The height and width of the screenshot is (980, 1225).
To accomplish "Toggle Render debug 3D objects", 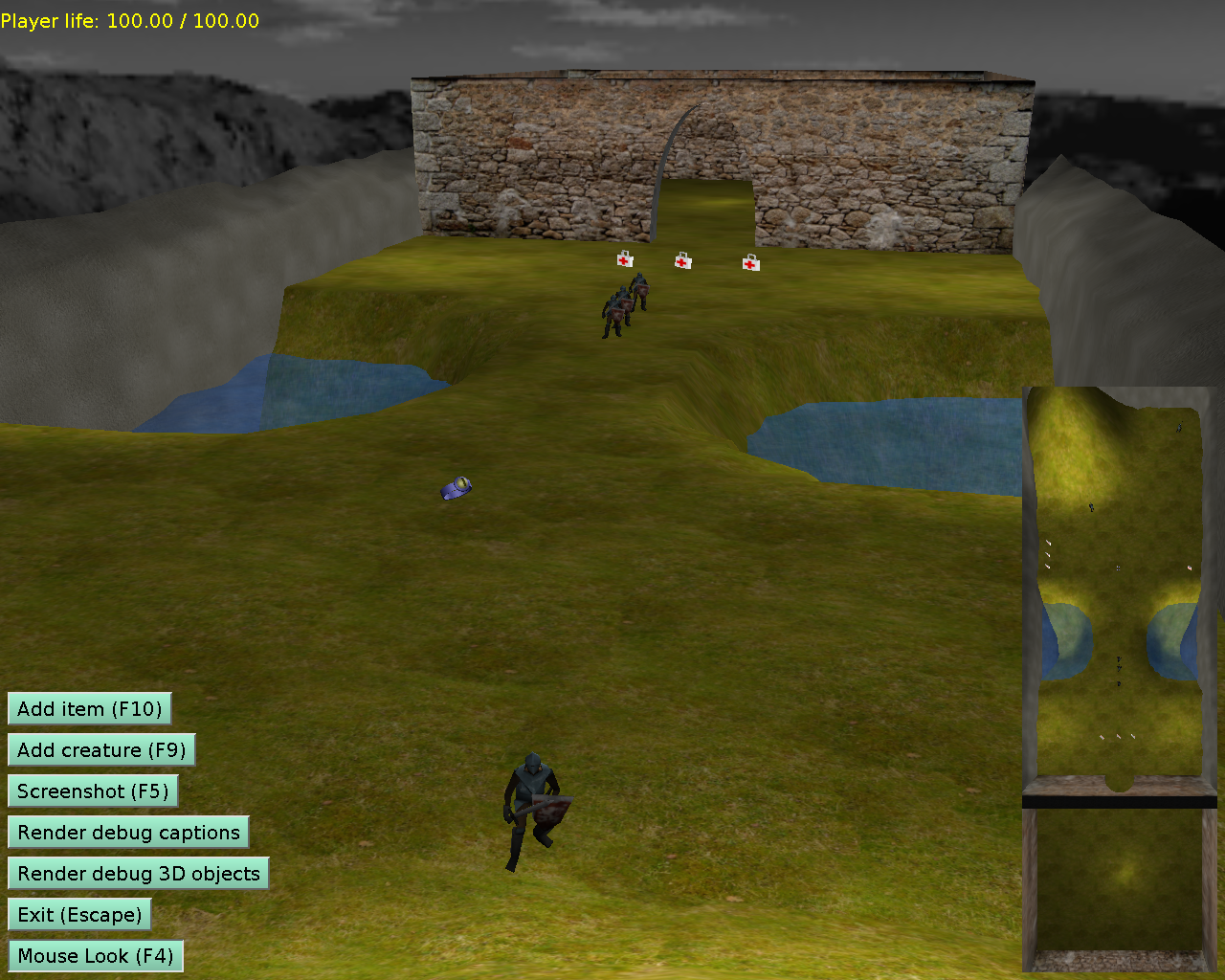I will click(x=138, y=874).
